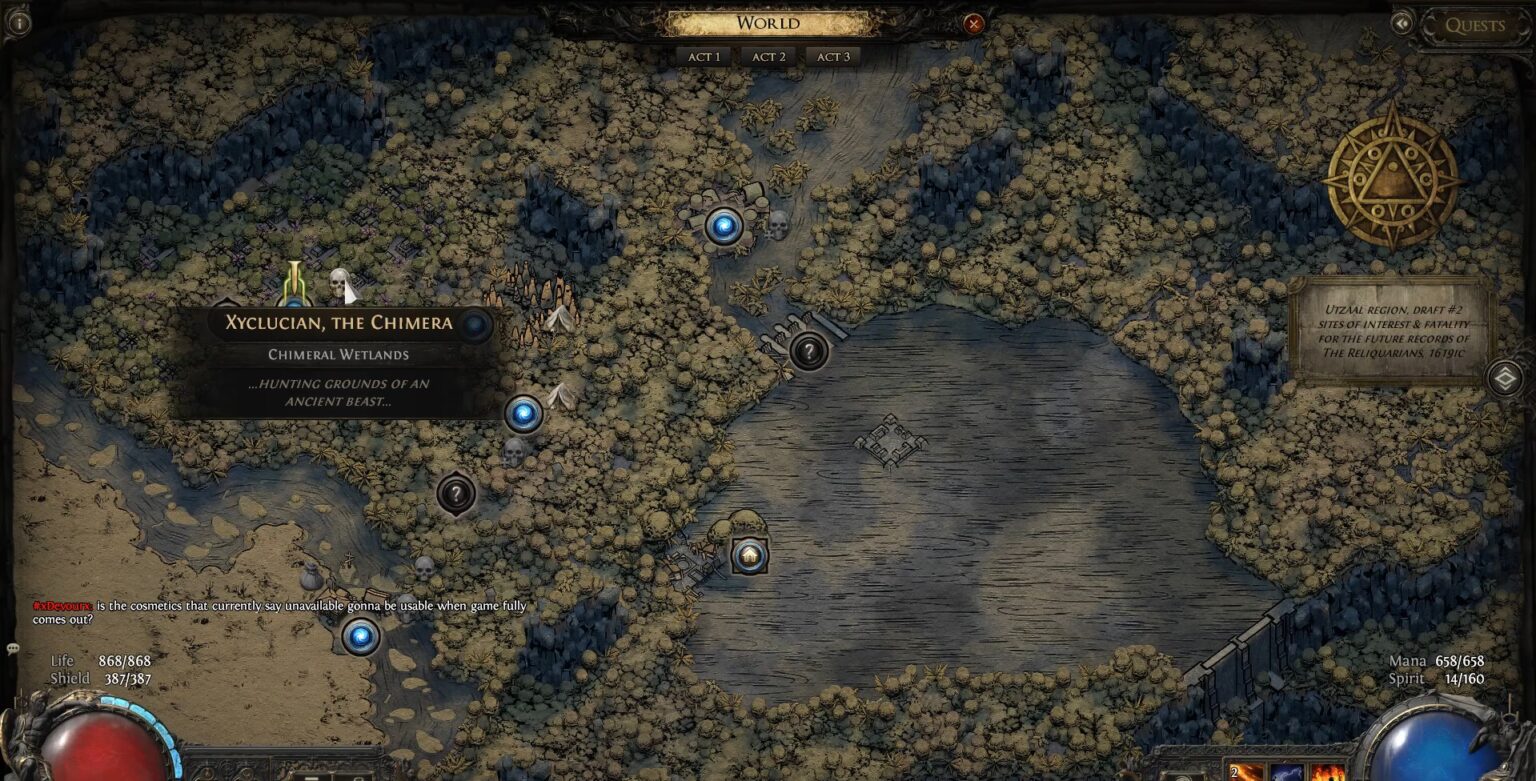The image size is (1536, 781).
Task: Switch to the Act 2 tab
Action: point(768,57)
